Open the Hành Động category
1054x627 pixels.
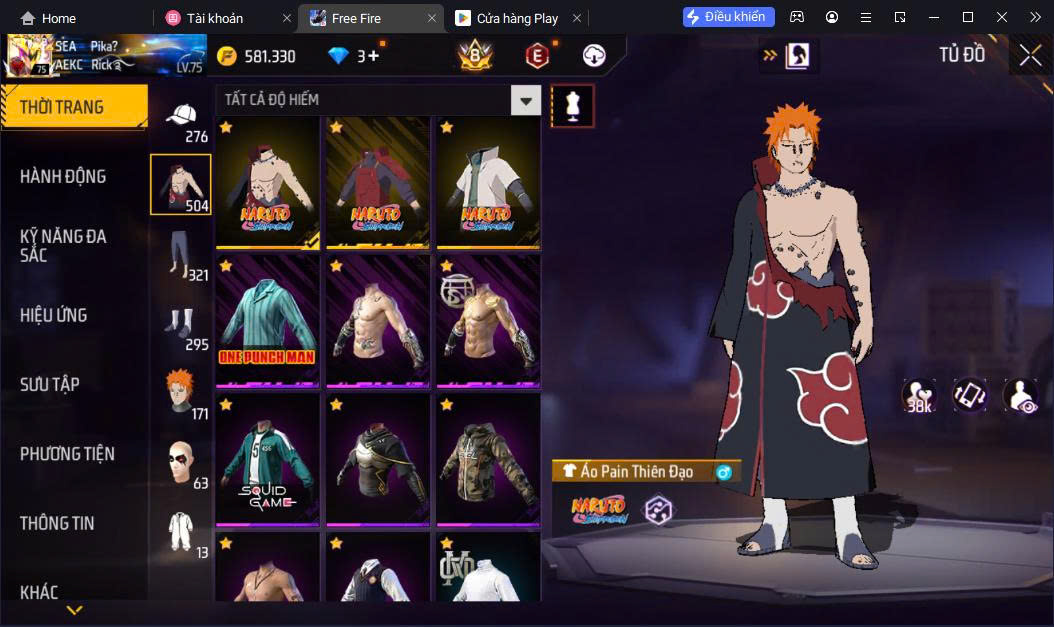click(x=63, y=177)
